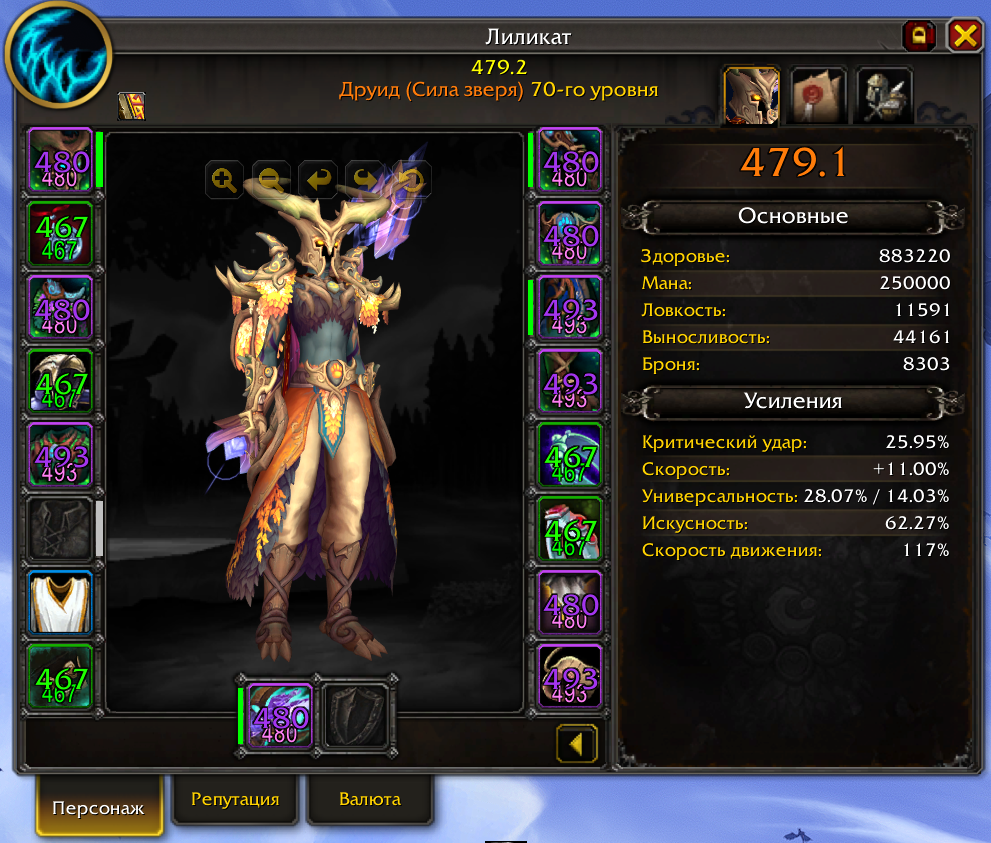Select the main-hand weapon slot
Screen dimensions: 991x843
point(279,715)
